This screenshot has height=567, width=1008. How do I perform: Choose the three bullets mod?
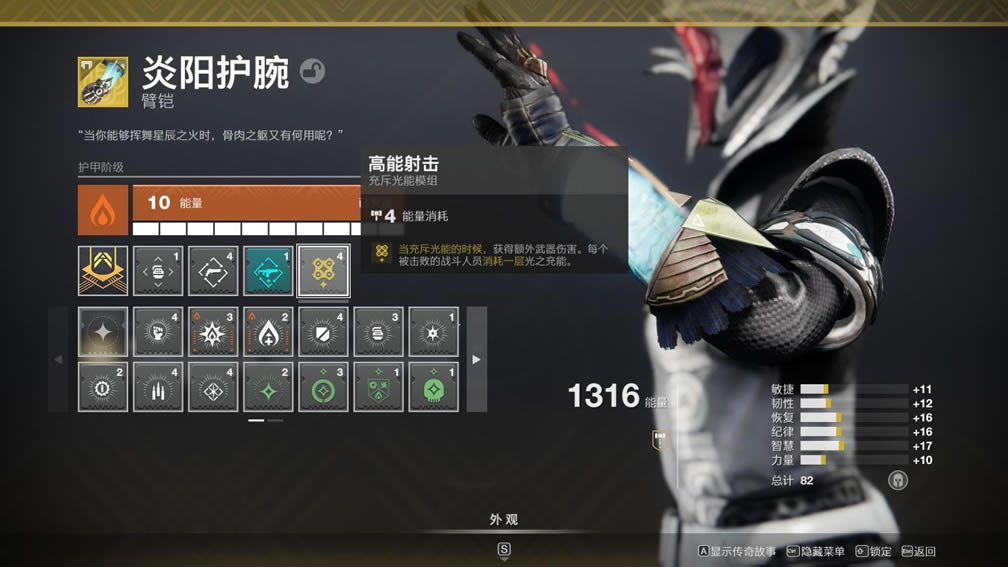[158, 387]
